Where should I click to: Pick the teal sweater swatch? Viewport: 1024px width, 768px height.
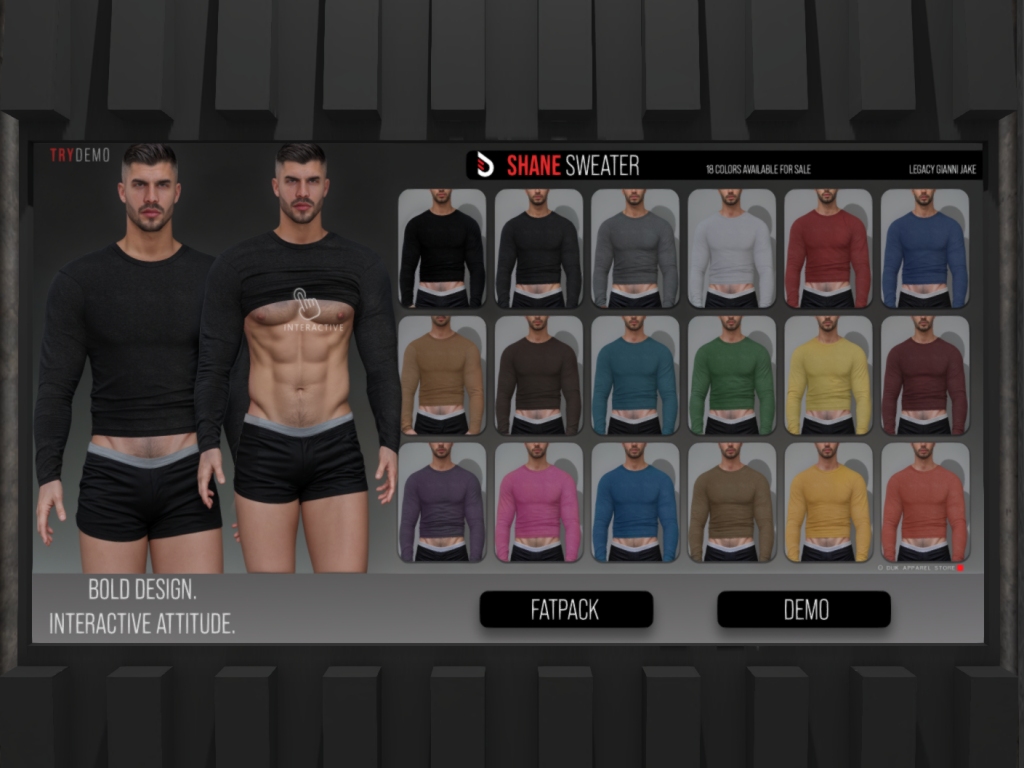[x=635, y=375]
